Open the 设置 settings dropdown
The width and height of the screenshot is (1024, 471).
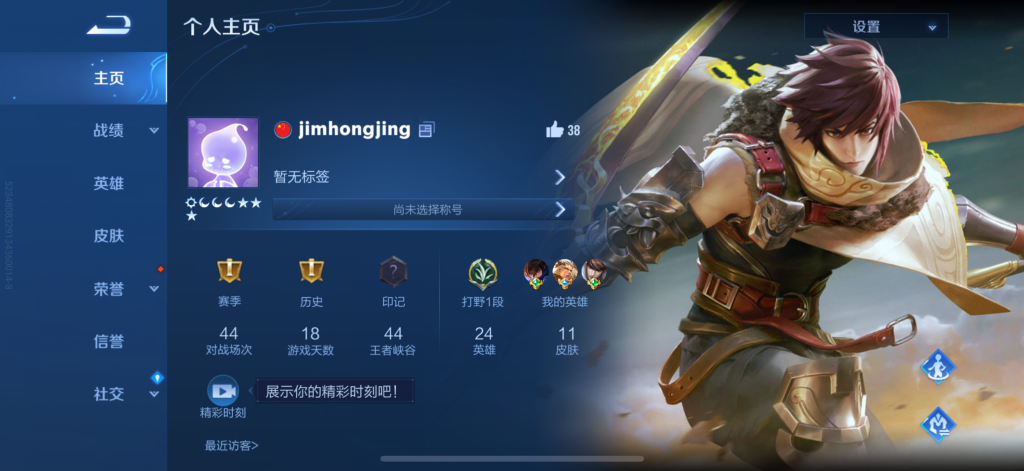pyautogui.click(x=876, y=27)
